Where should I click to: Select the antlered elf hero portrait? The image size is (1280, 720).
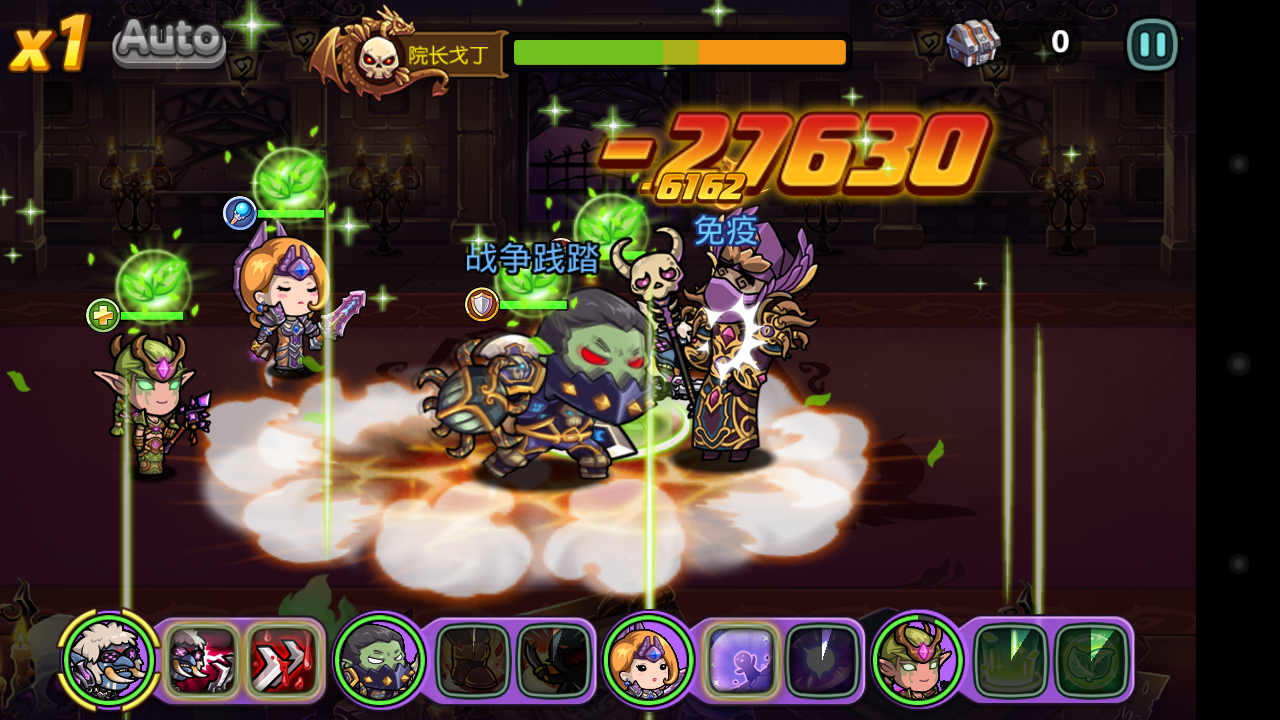point(917,660)
